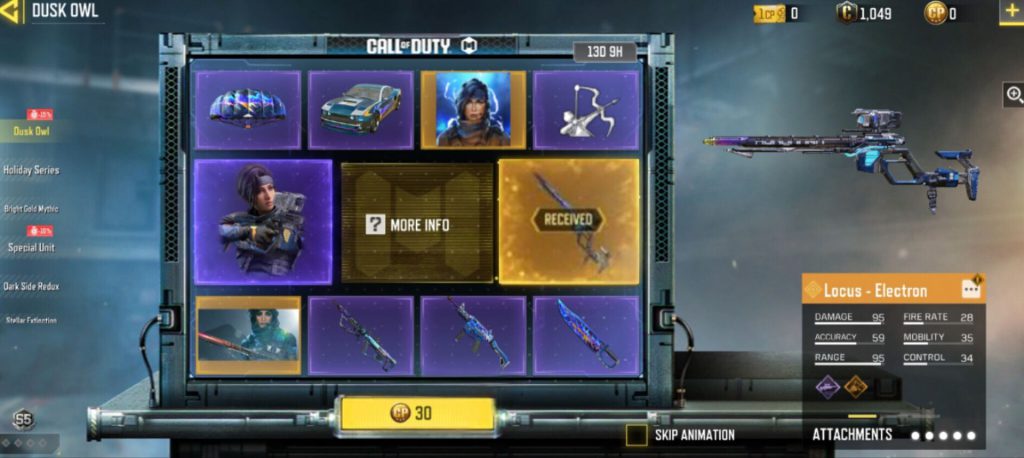Draw a crate for 30 CP

pyautogui.click(x=417, y=413)
